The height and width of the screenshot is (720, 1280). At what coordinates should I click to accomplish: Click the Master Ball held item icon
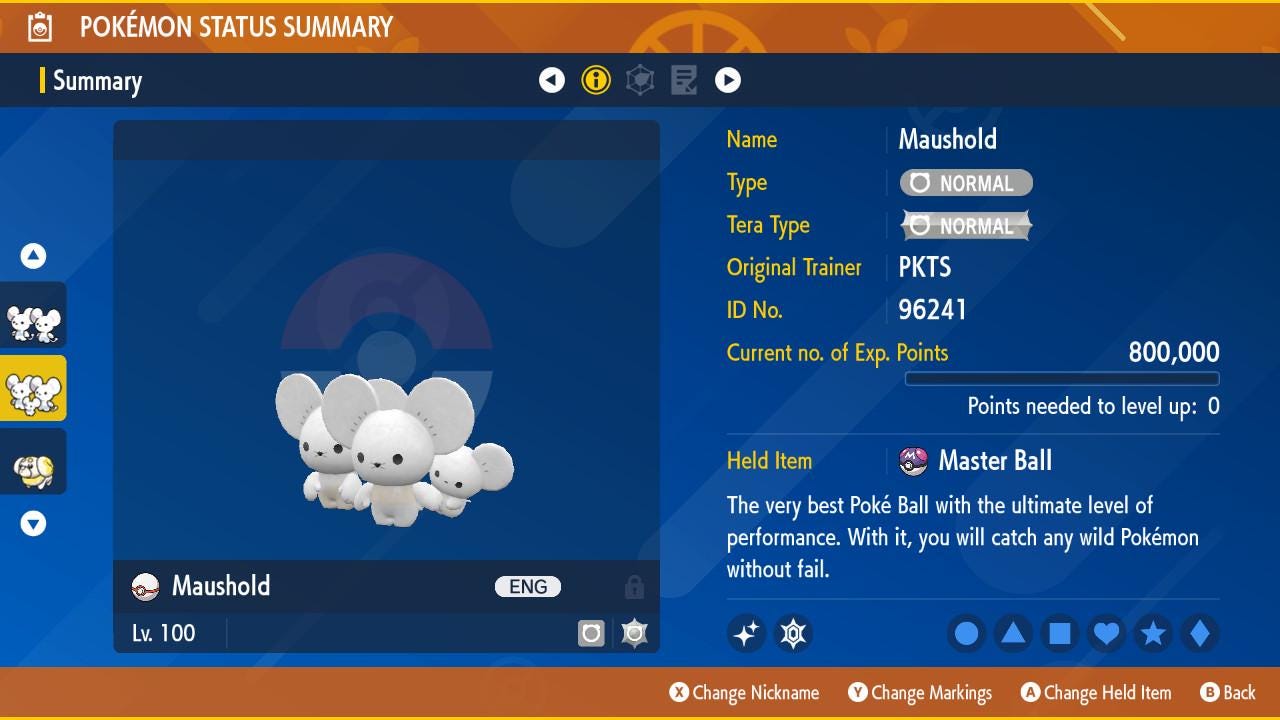(913, 461)
